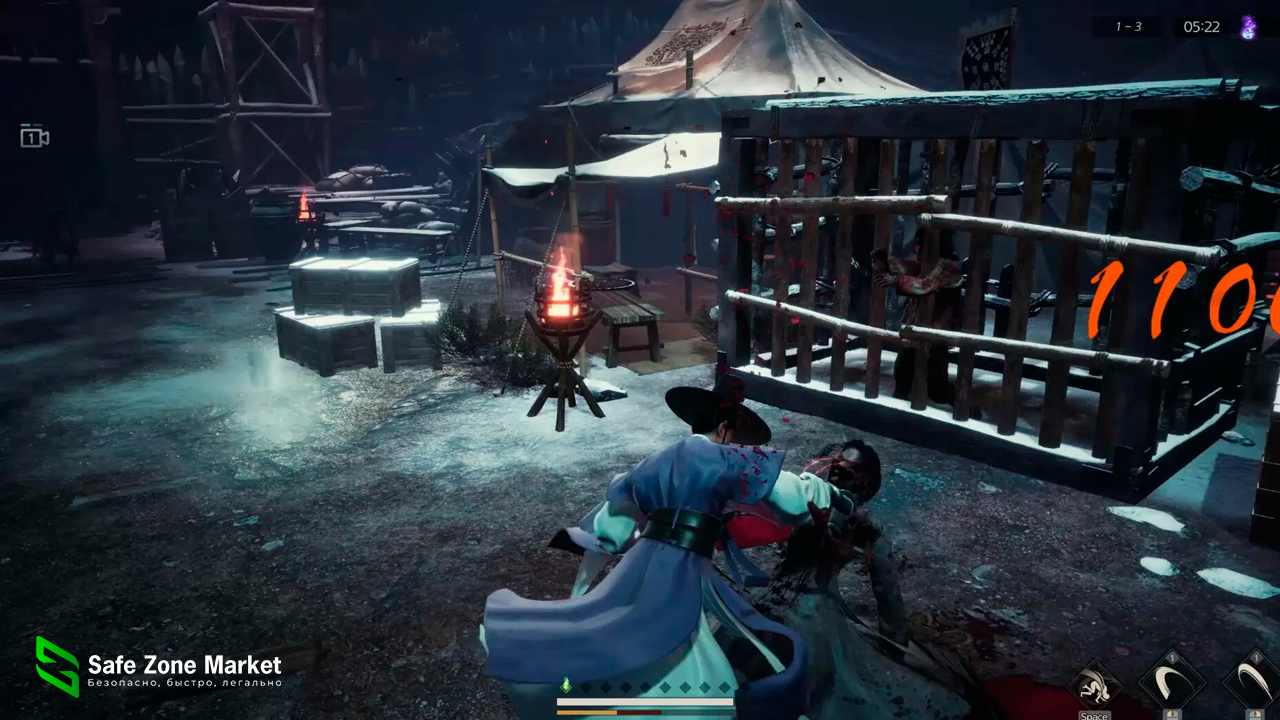Click the camera 1 view icon
This screenshot has height=720, width=1280.
pyautogui.click(x=35, y=137)
